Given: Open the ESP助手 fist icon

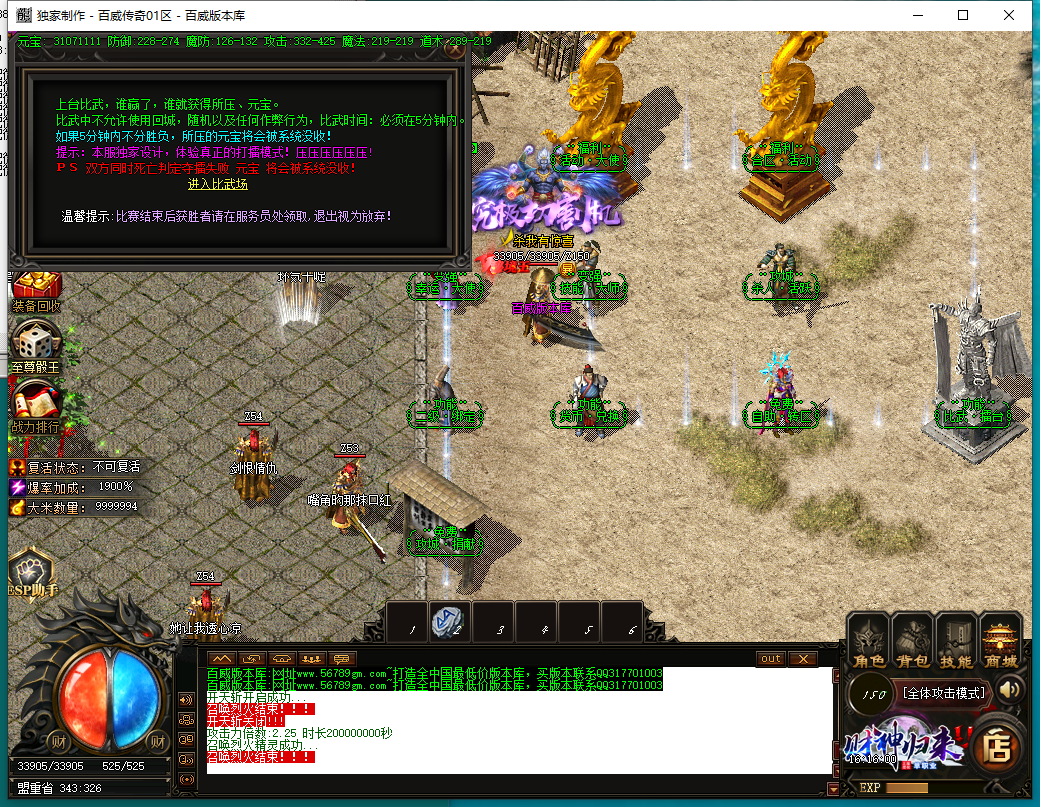Looking at the screenshot, I should [34, 574].
